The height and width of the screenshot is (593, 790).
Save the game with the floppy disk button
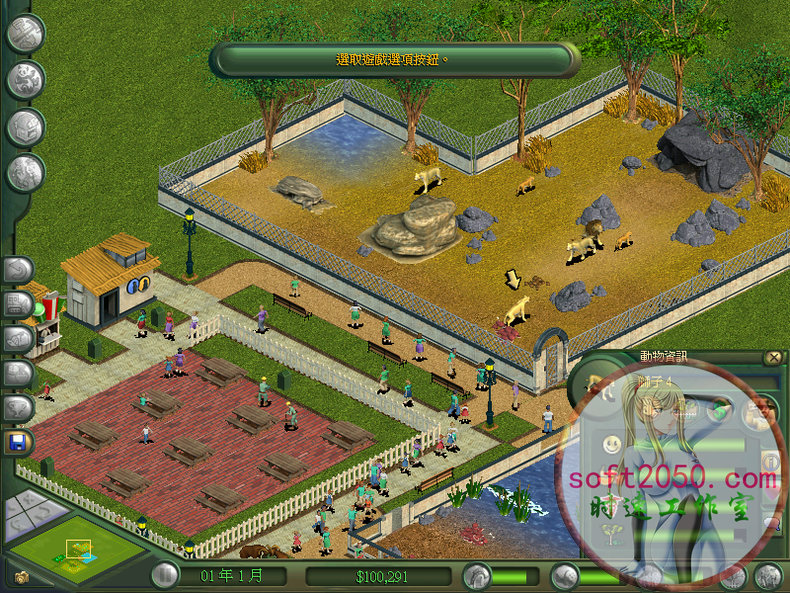[19, 441]
